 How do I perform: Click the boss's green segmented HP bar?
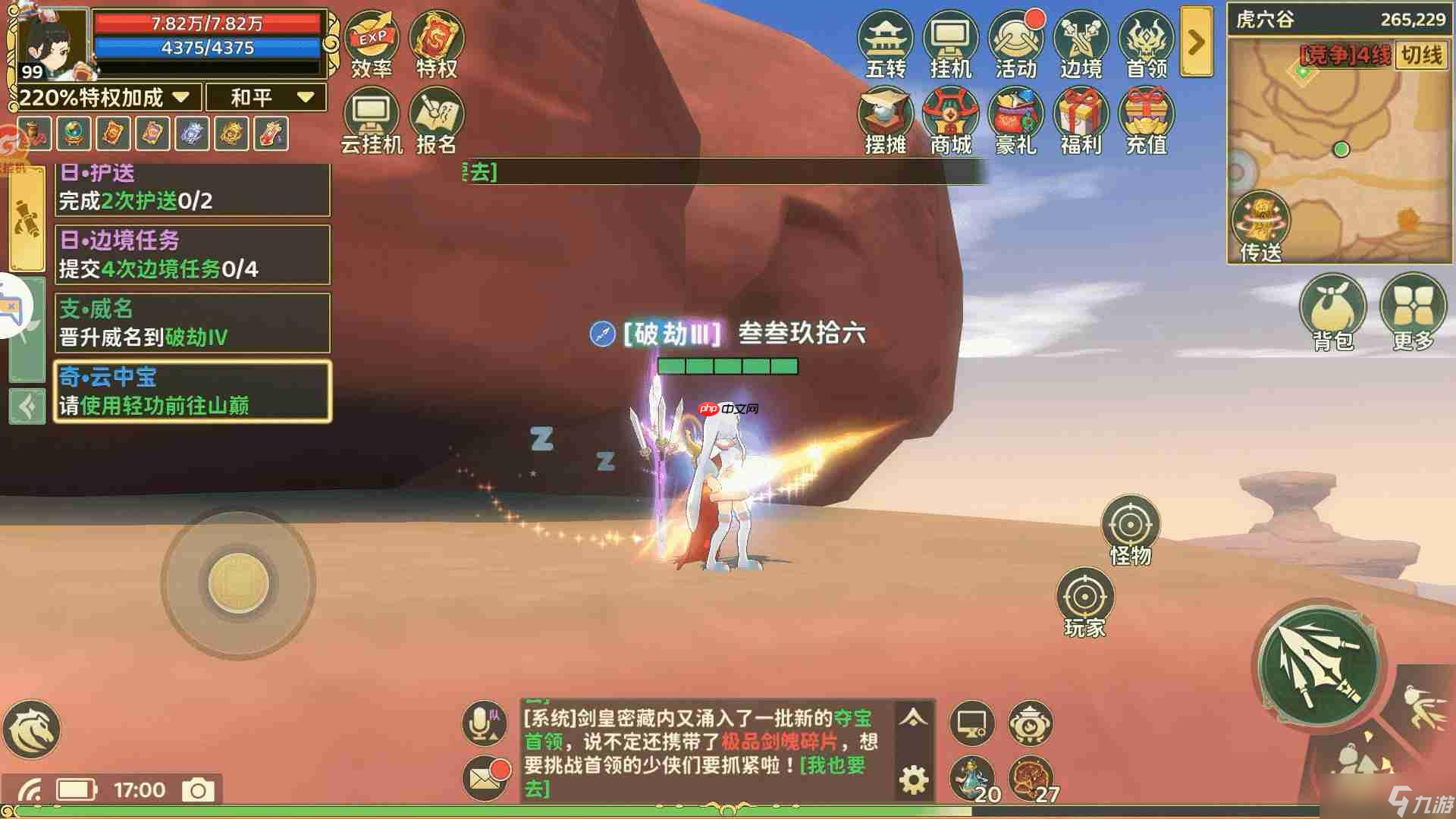(x=728, y=366)
